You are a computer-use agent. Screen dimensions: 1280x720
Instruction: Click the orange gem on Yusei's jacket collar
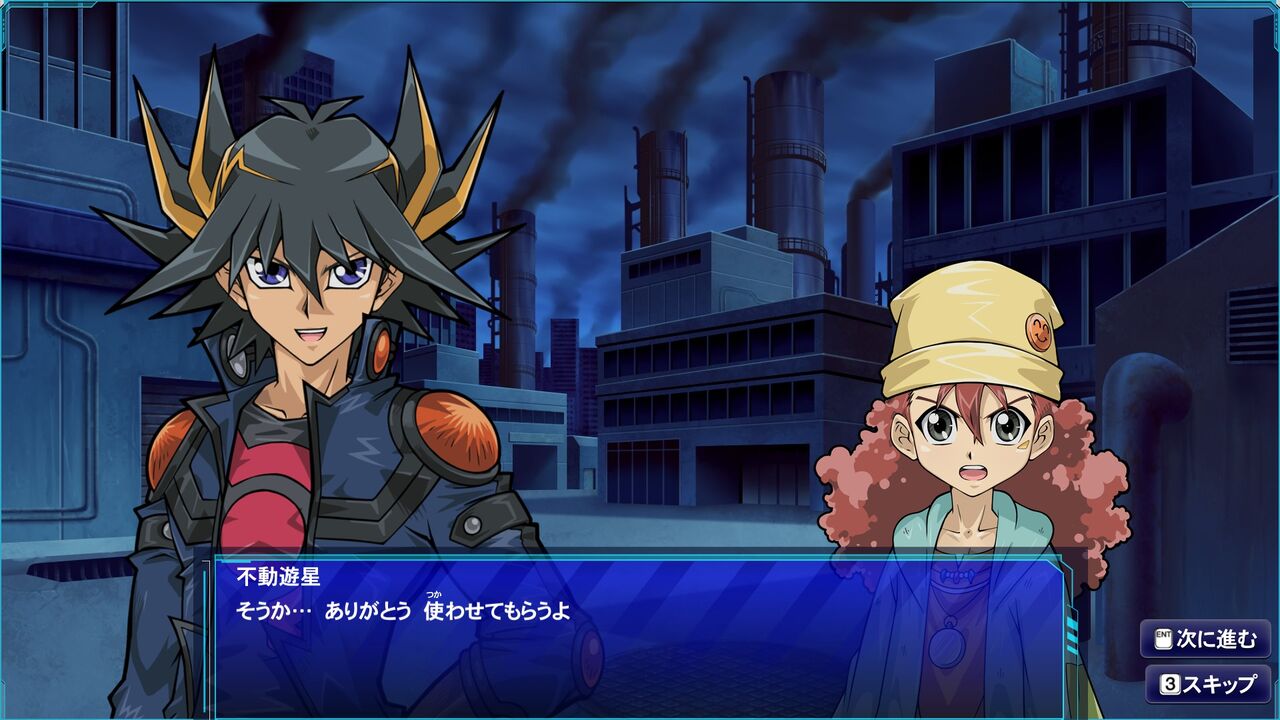(383, 352)
